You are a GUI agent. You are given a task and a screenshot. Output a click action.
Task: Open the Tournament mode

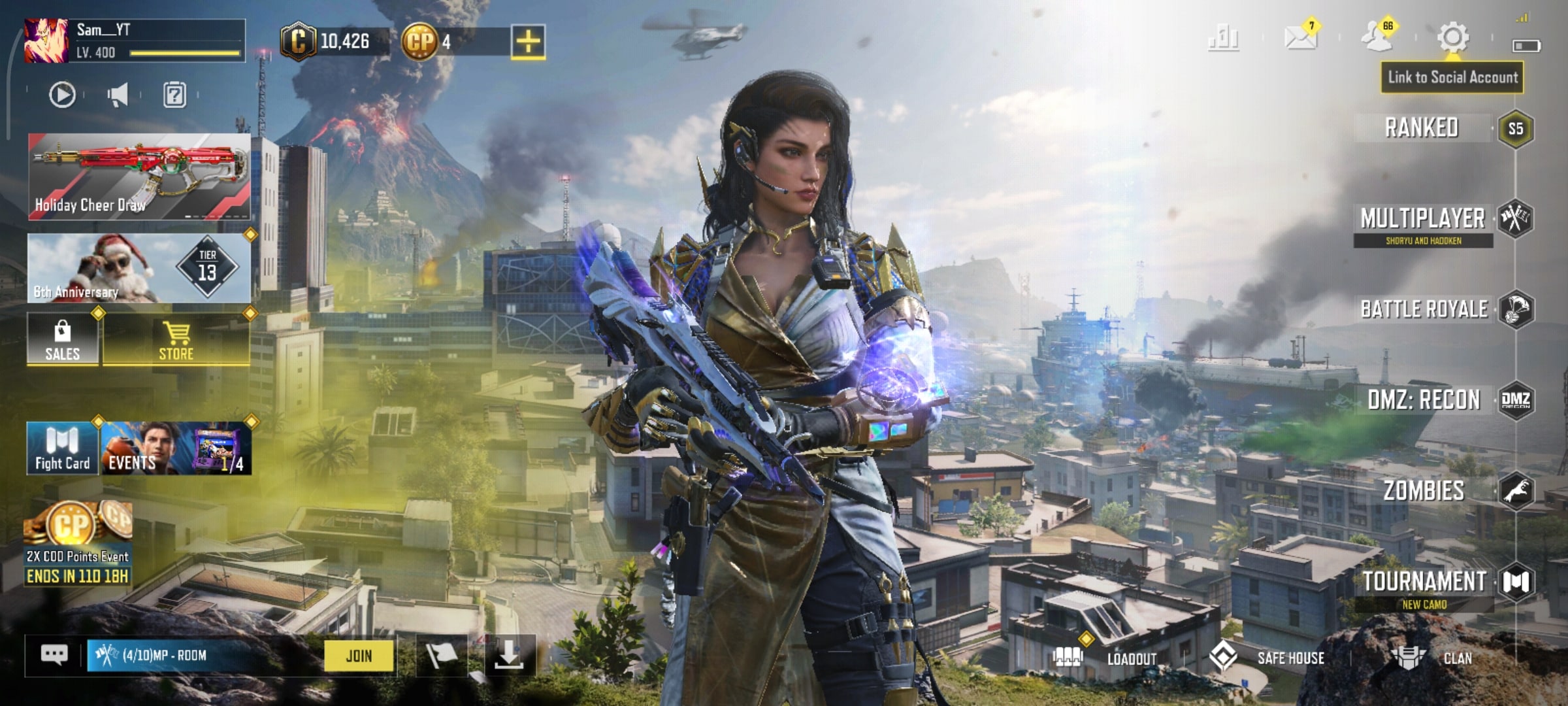[x=1424, y=581]
